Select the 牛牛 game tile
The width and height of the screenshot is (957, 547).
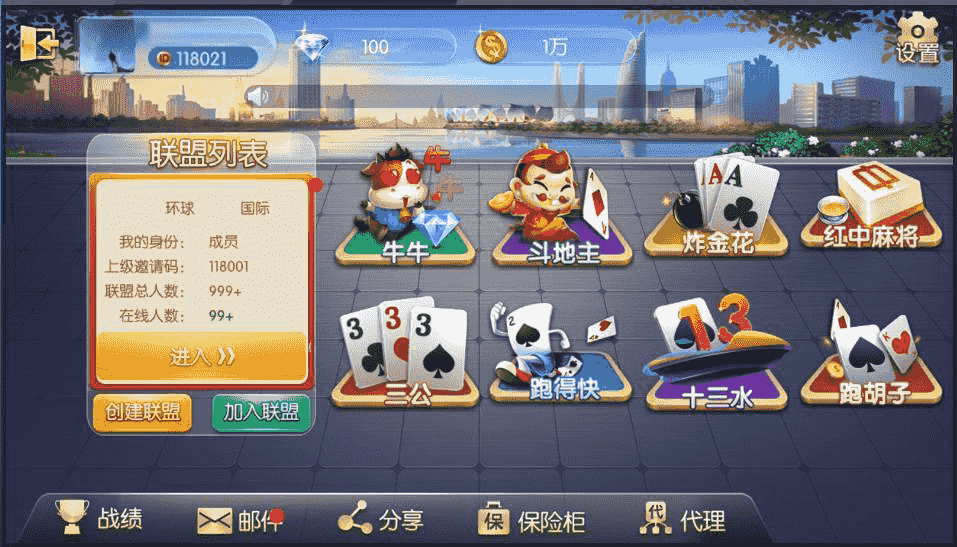[x=405, y=212]
